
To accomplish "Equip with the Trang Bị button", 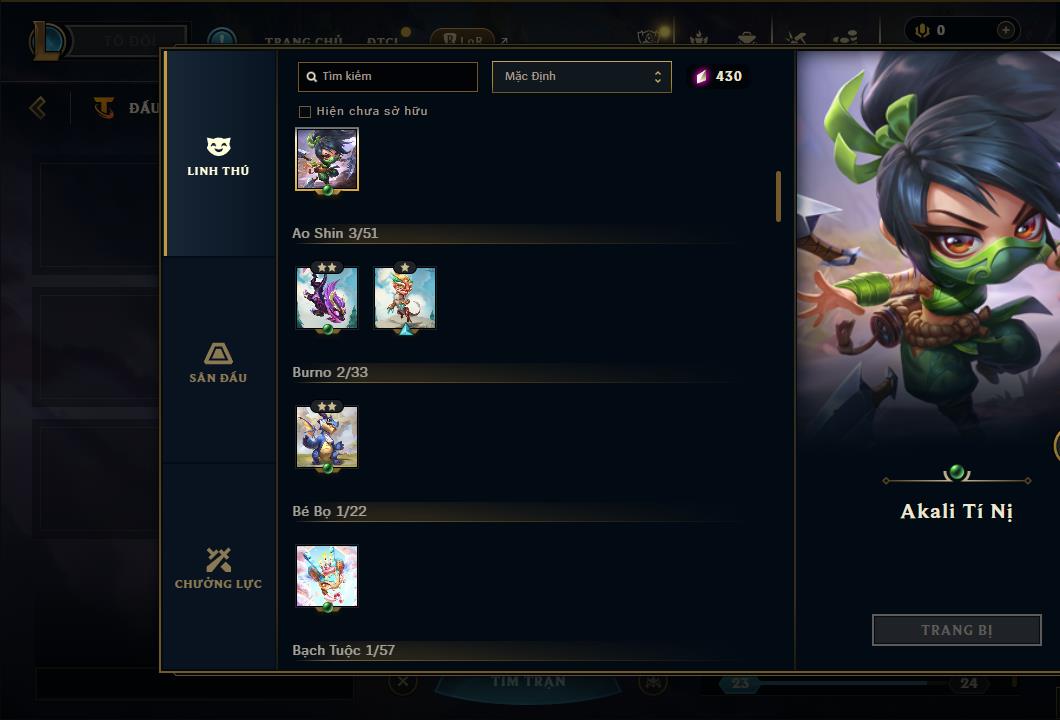I will tap(956, 630).
